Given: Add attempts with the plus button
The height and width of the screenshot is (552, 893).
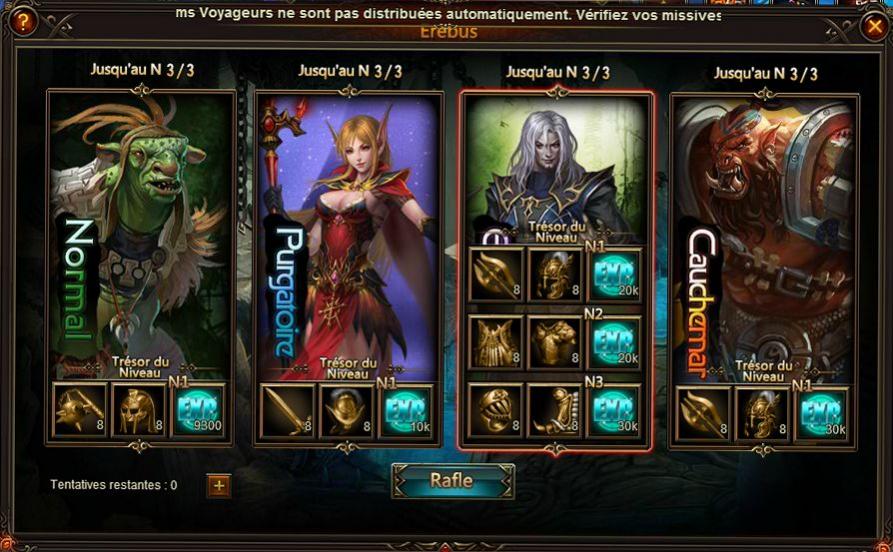Looking at the screenshot, I should click(219, 485).
